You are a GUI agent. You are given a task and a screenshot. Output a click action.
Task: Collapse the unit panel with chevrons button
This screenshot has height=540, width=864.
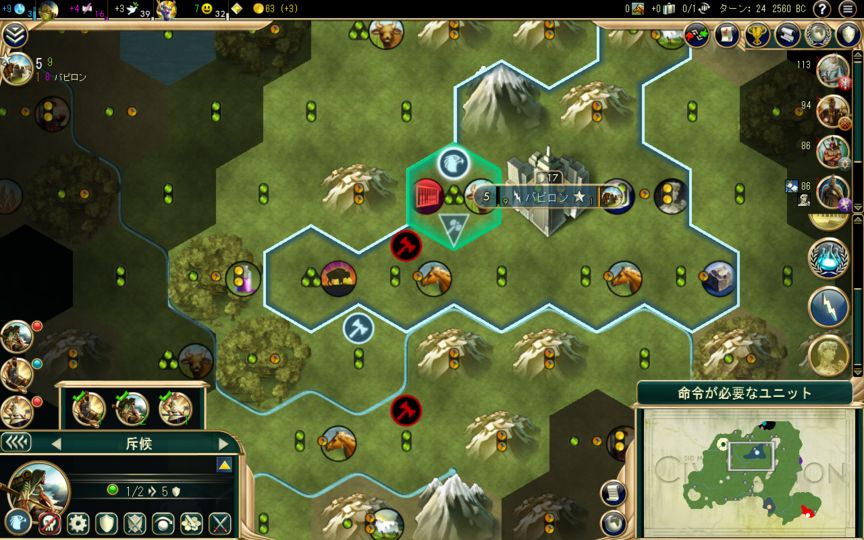click(x=17, y=442)
